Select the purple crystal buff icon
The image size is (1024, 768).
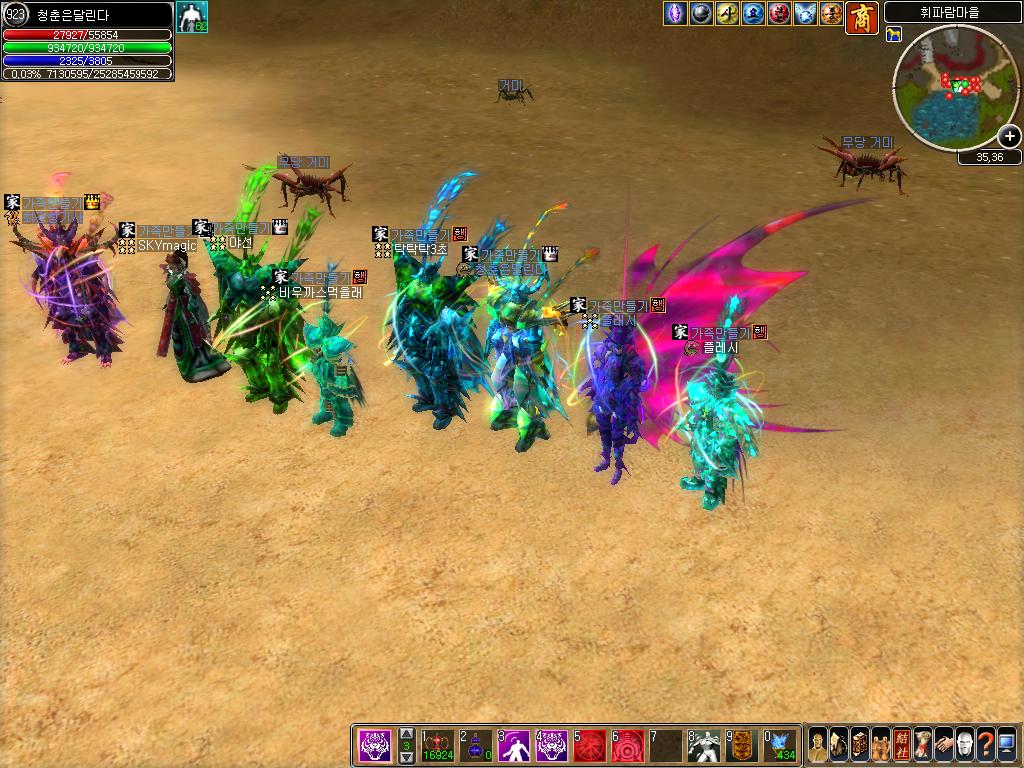(675, 14)
